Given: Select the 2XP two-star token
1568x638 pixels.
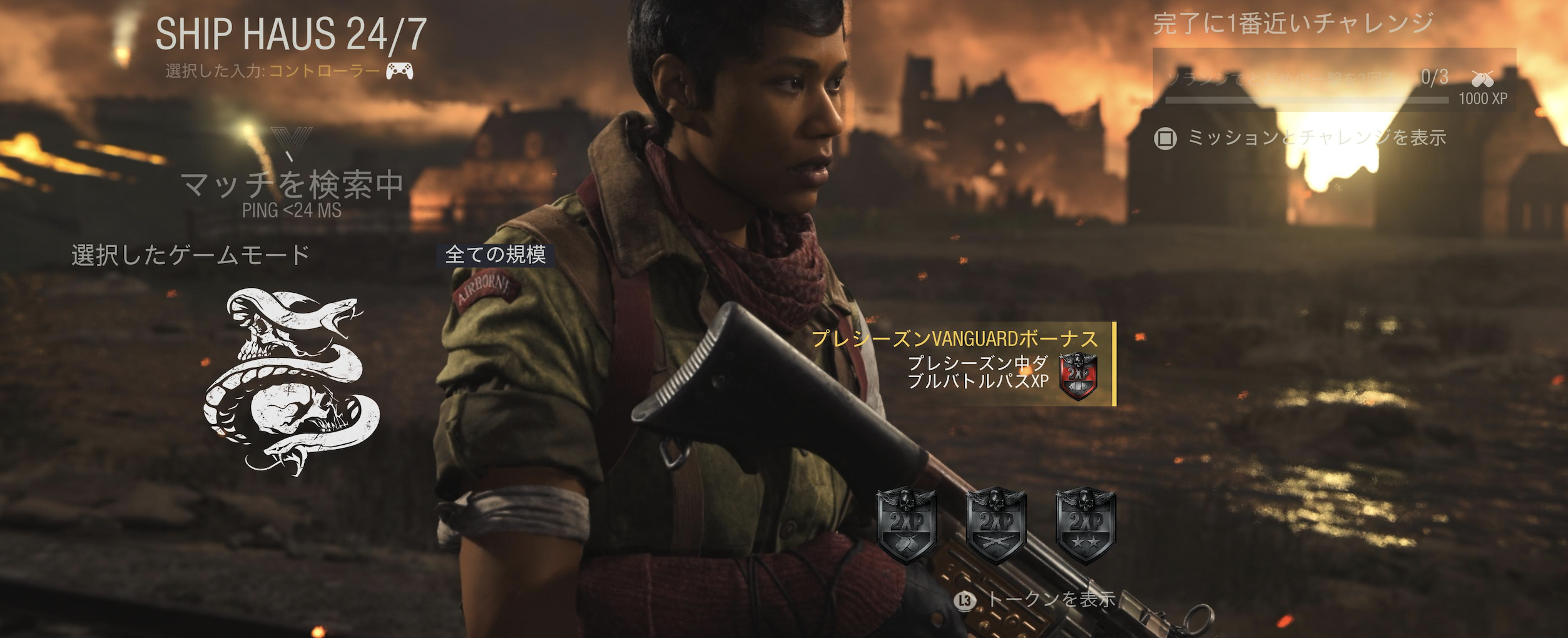Looking at the screenshot, I should tap(1086, 524).
